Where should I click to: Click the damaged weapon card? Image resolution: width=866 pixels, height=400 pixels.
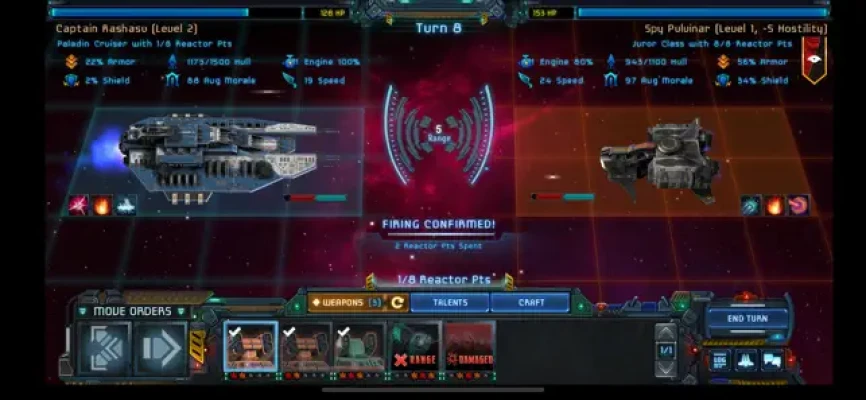pos(469,347)
